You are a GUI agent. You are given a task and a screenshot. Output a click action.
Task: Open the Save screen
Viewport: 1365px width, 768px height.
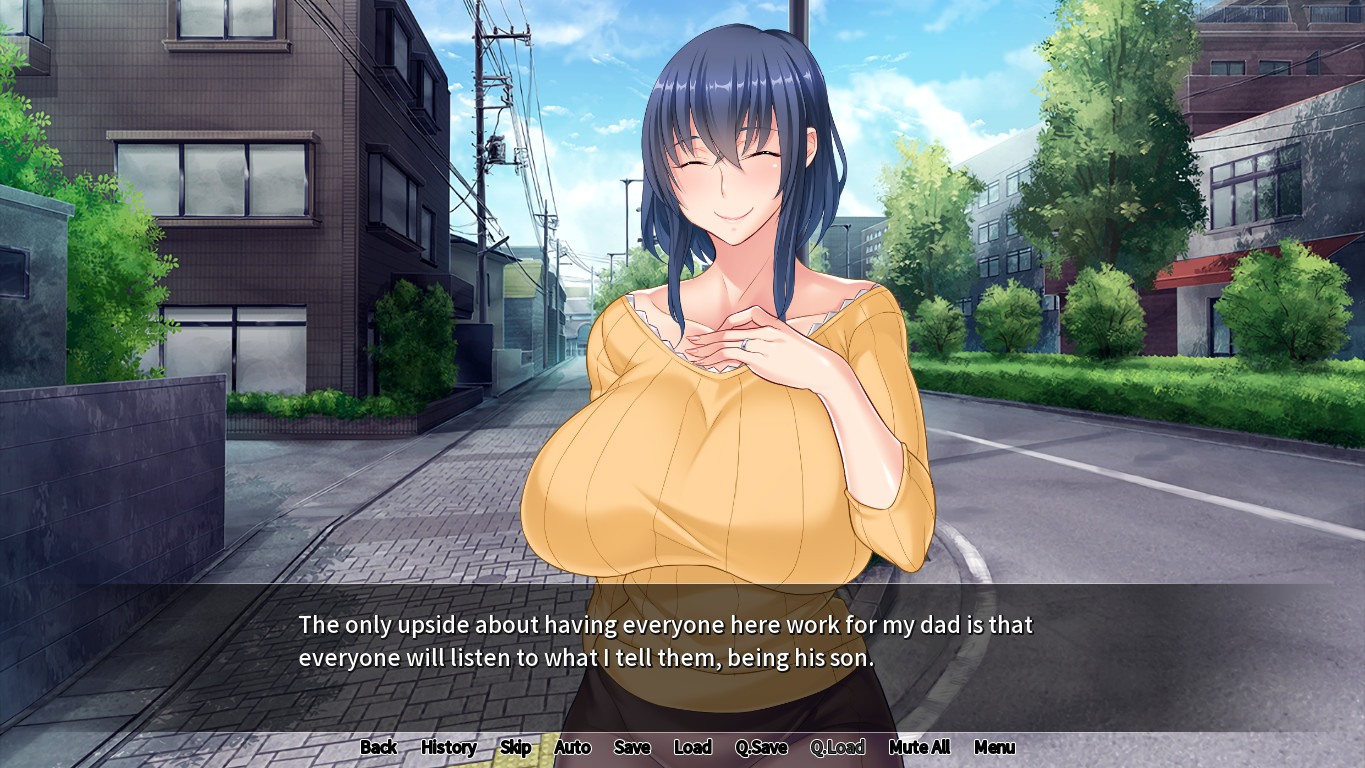[632, 747]
